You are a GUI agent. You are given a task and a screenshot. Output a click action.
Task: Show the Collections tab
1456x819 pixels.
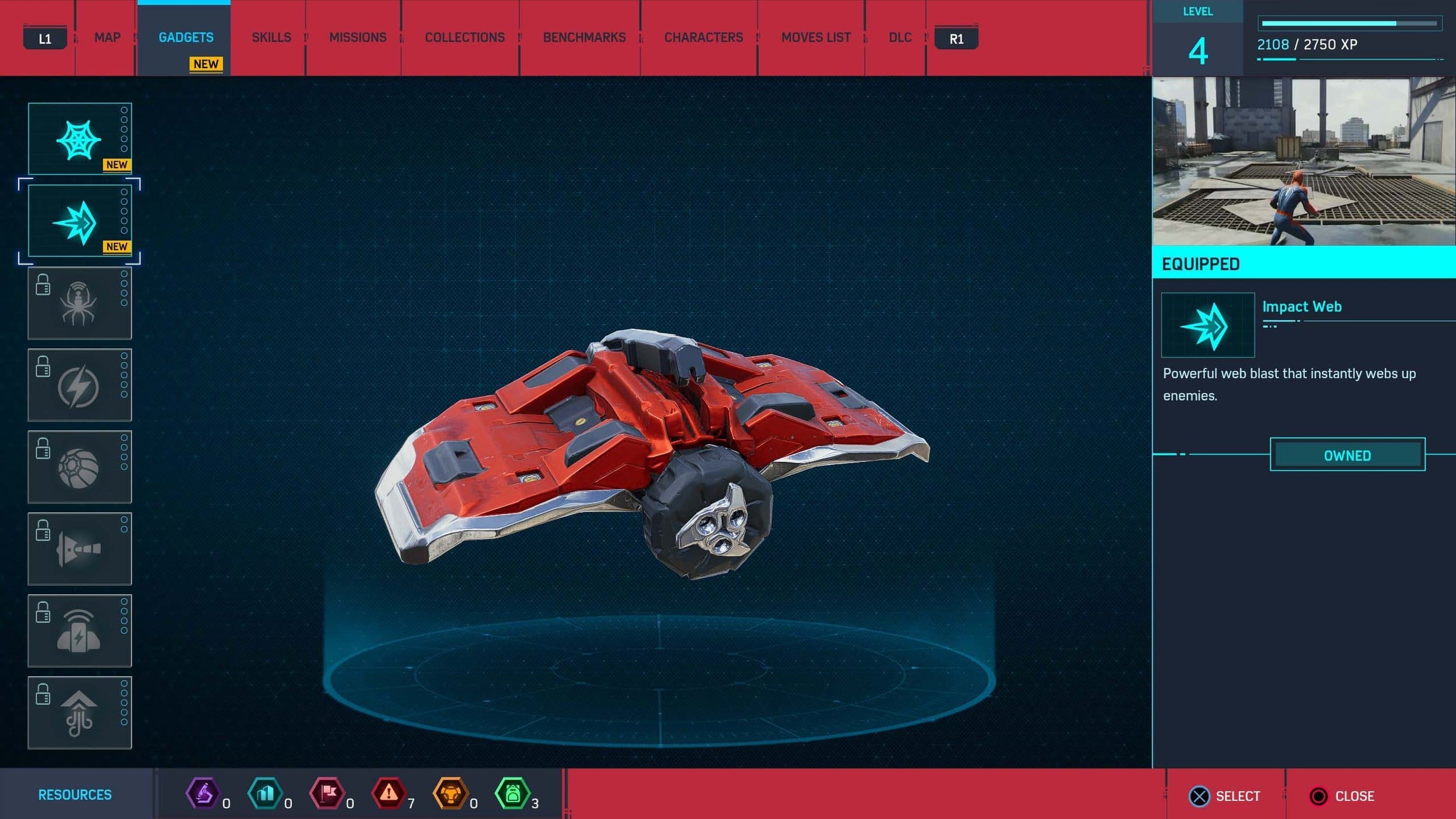pos(465,38)
